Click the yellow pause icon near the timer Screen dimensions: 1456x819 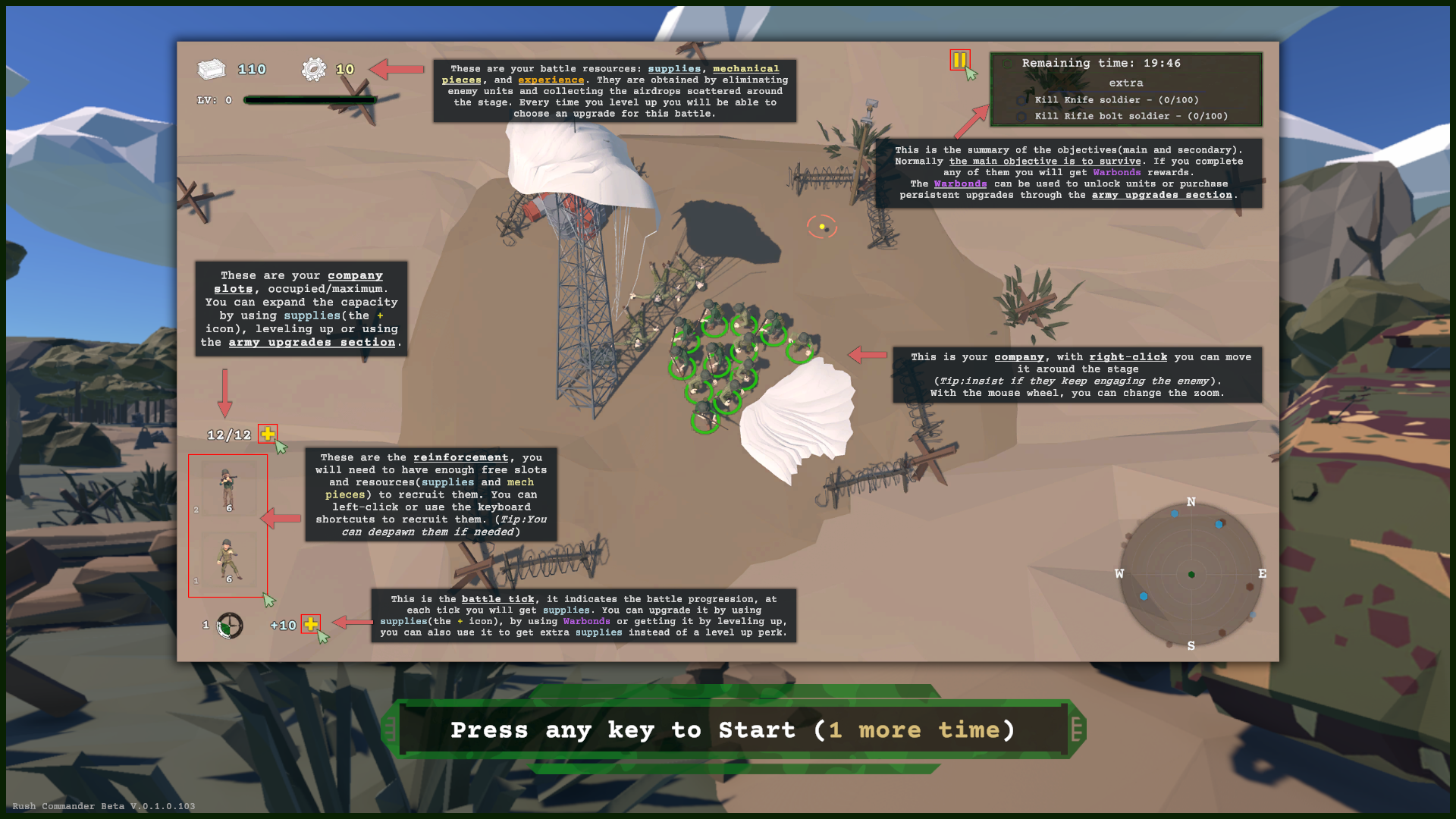[x=959, y=61]
